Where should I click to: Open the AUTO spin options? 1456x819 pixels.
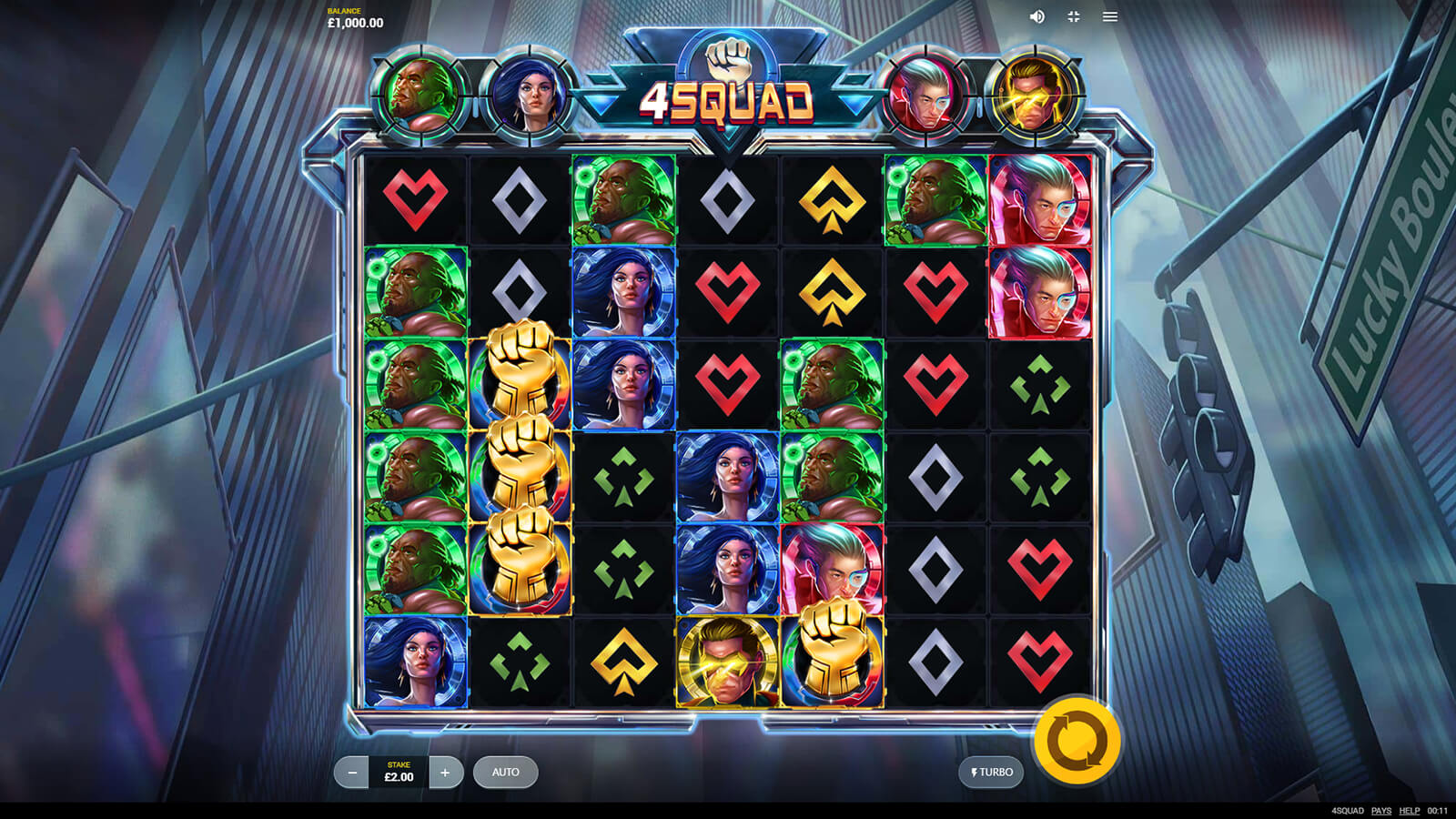click(x=505, y=773)
